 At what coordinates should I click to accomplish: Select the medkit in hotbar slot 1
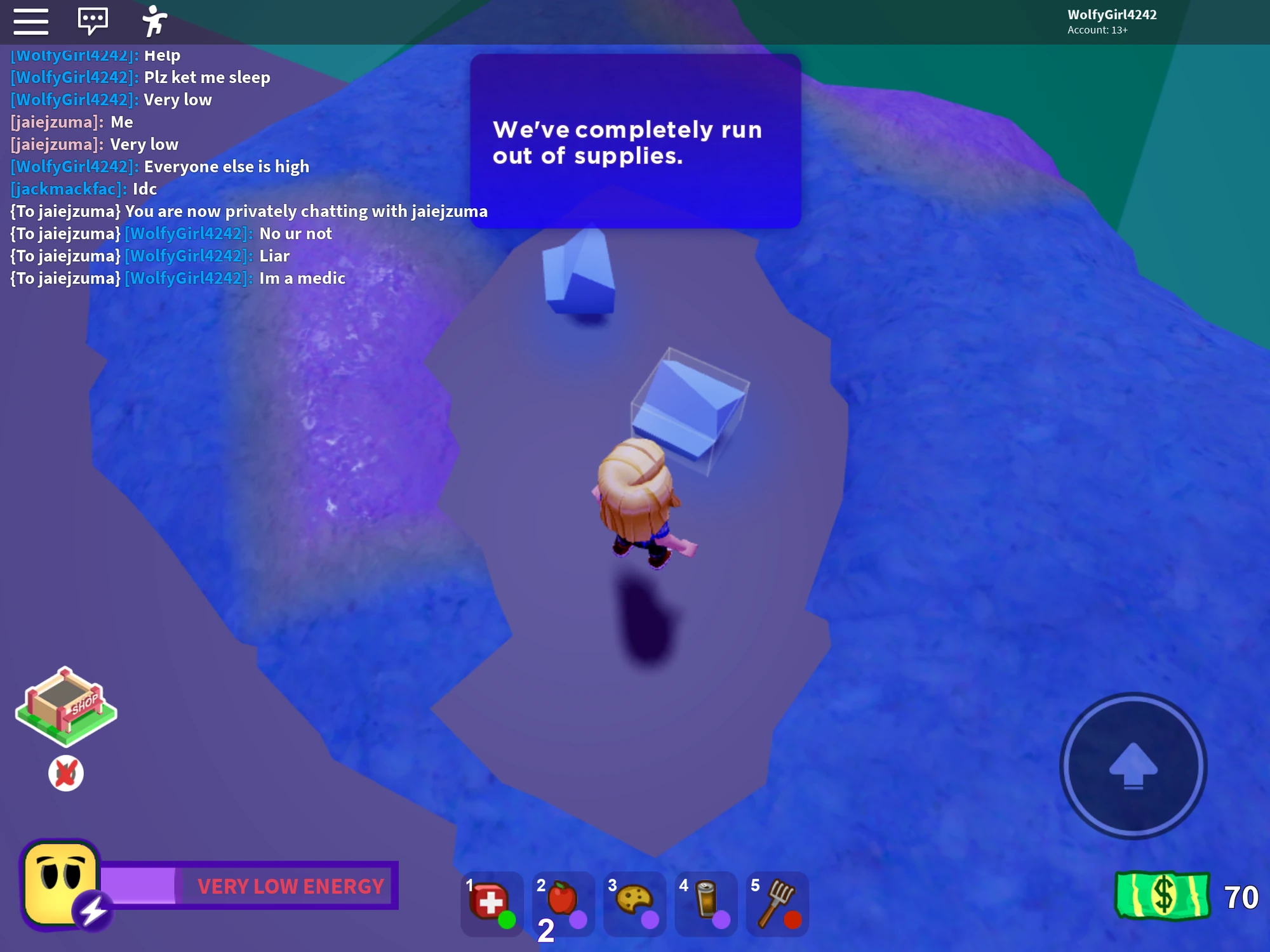(491, 904)
